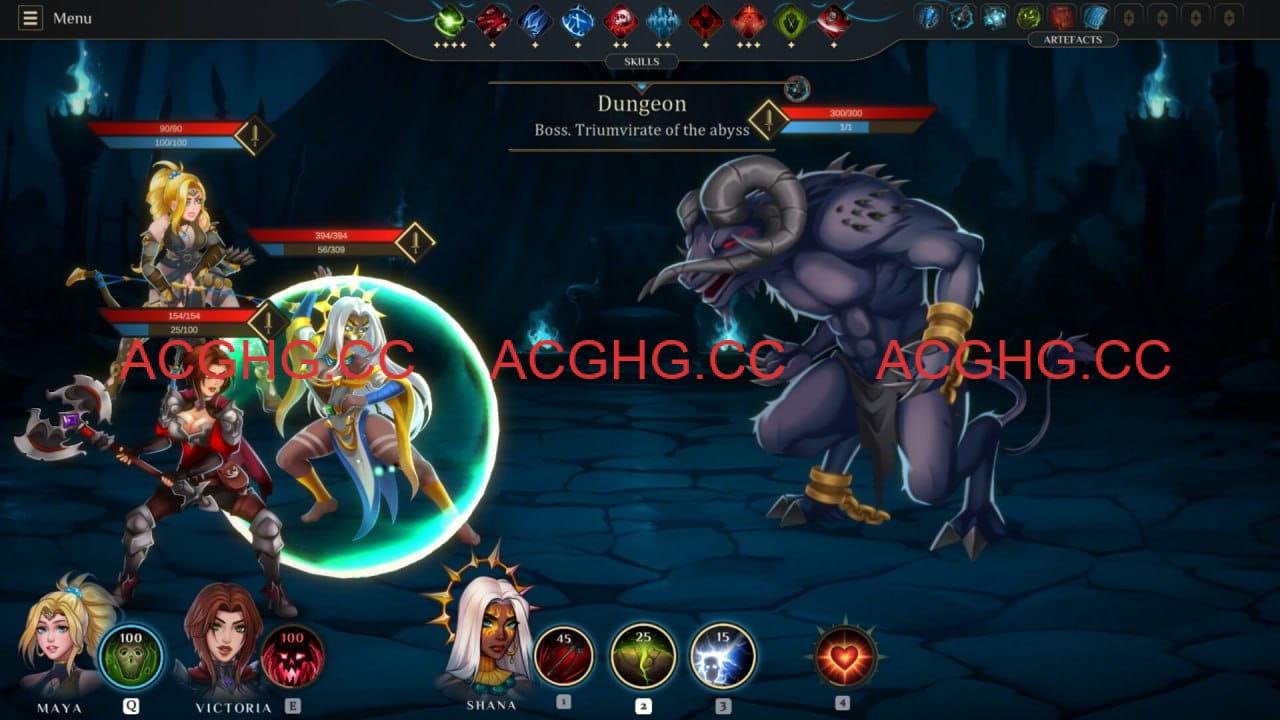1280x720 pixels.
Task: Select the red artefact icon
Action: tap(1062, 17)
